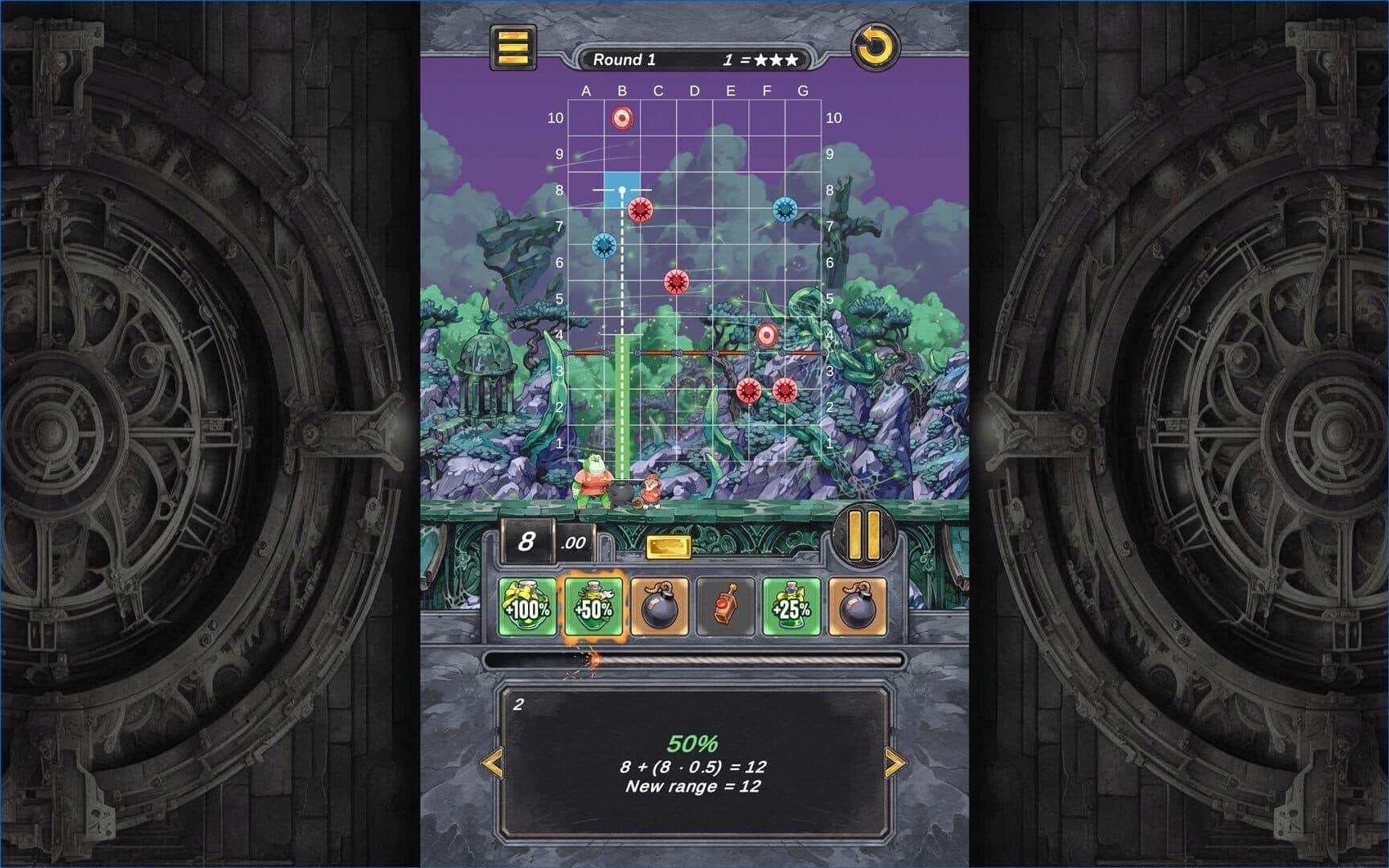The image size is (1389, 868).
Task: Click the decimal box showing .00
Action: pos(574,542)
